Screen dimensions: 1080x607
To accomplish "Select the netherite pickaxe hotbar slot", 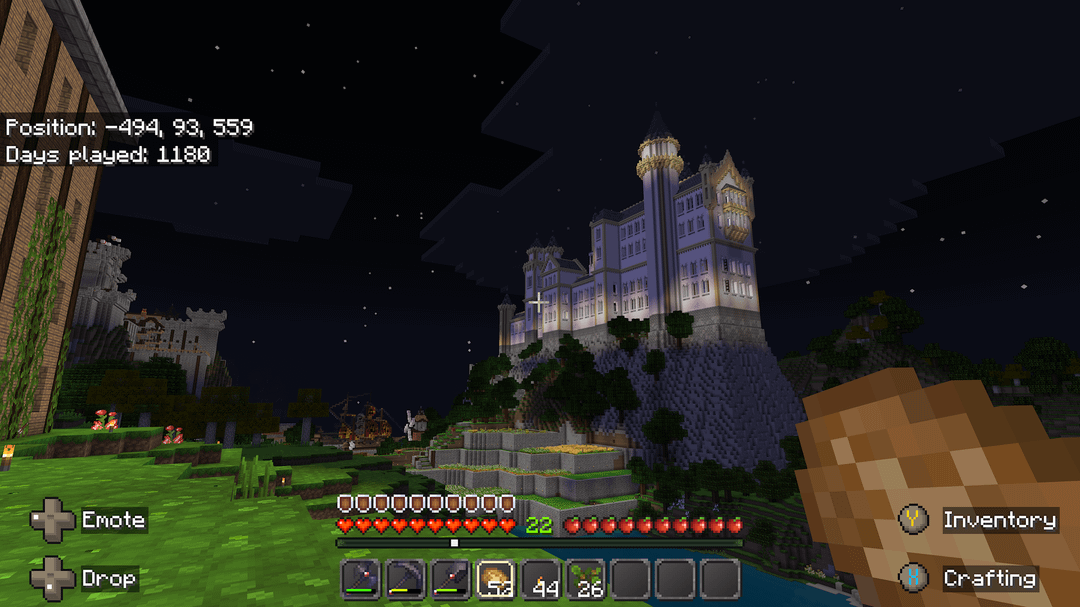I will coord(405,579).
